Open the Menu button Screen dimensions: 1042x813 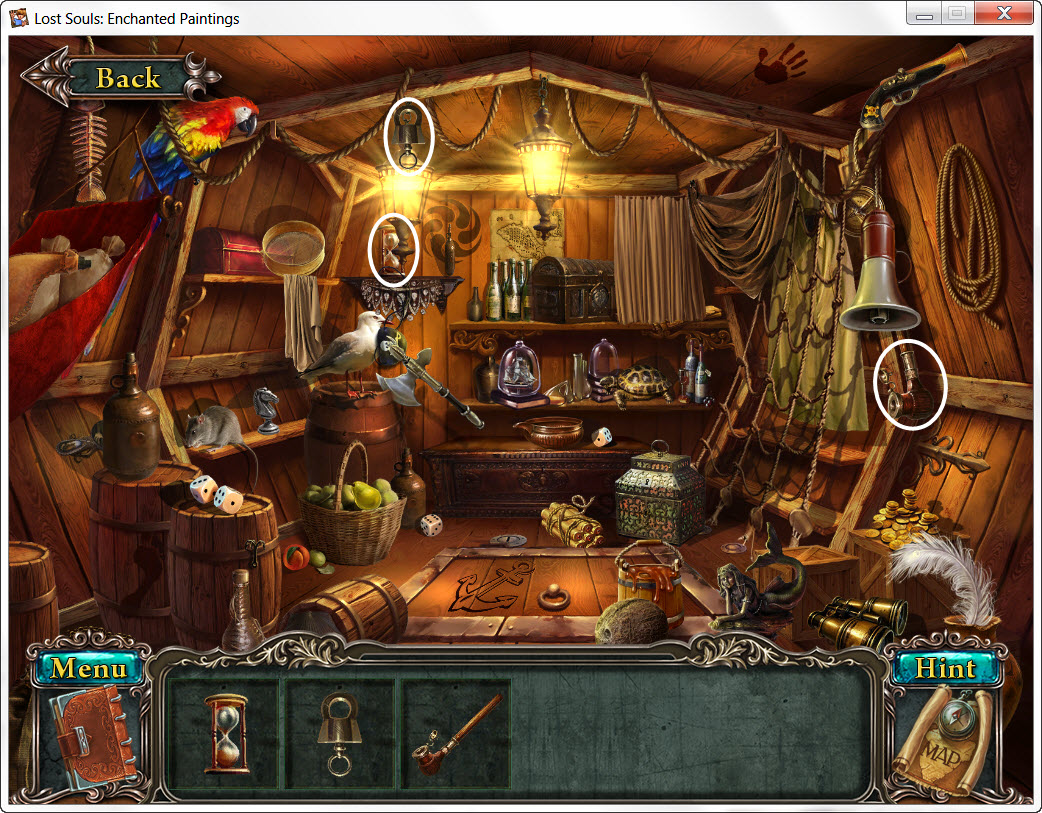[x=90, y=668]
